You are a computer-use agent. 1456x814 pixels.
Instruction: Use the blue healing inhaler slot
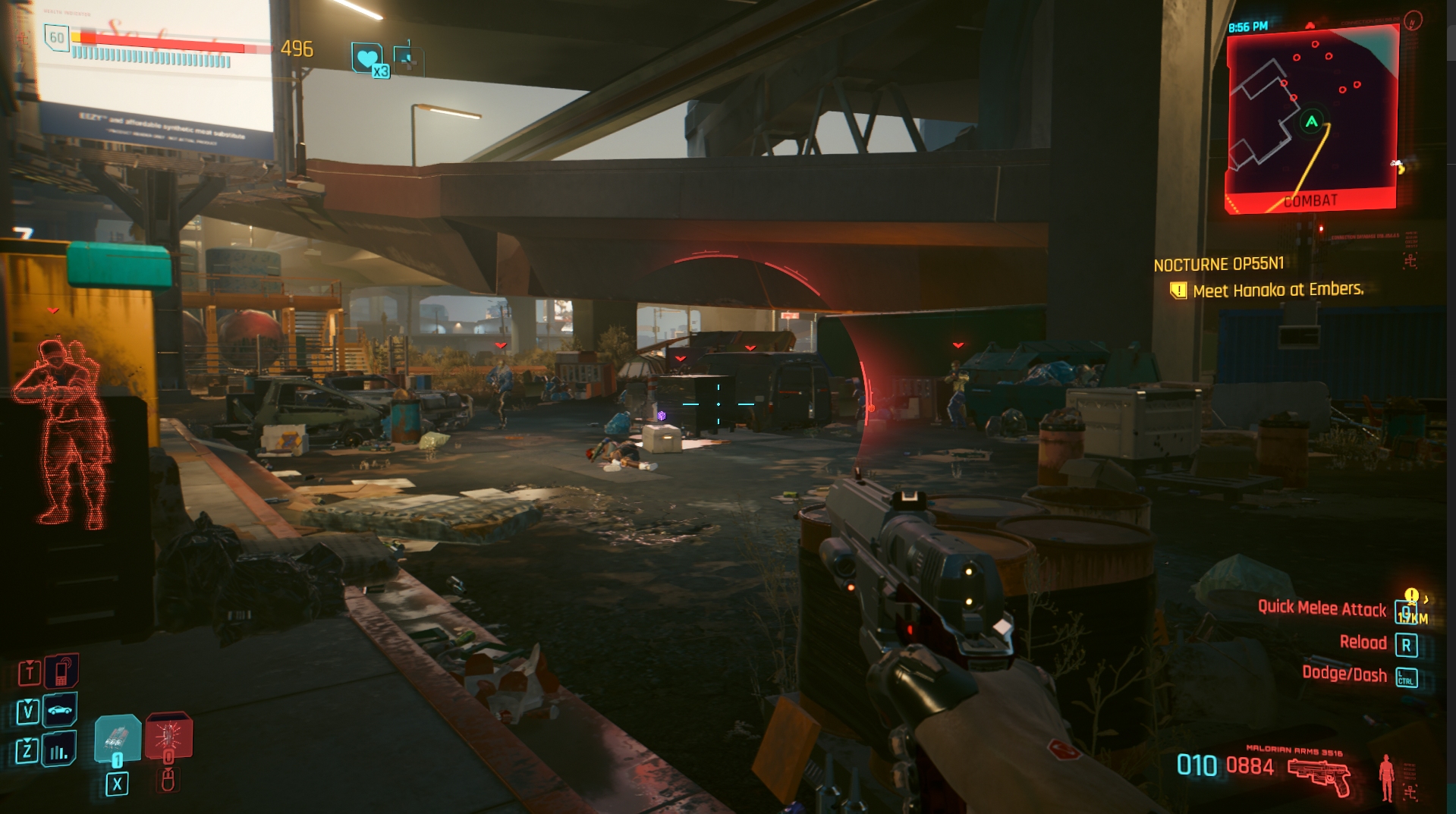pos(118,737)
